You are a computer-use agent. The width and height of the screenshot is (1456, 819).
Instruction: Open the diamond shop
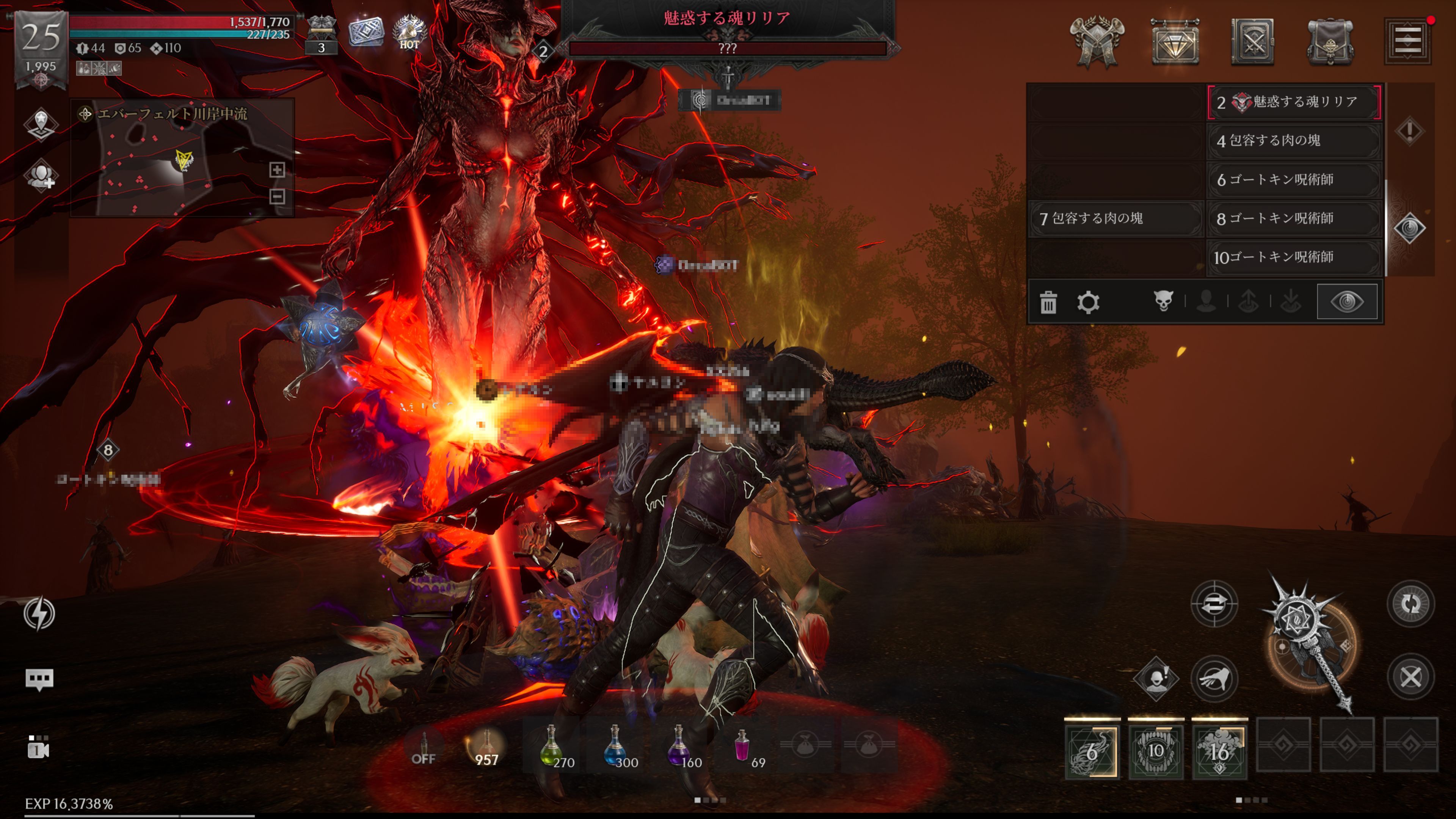pyautogui.click(x=1175, y=42)
